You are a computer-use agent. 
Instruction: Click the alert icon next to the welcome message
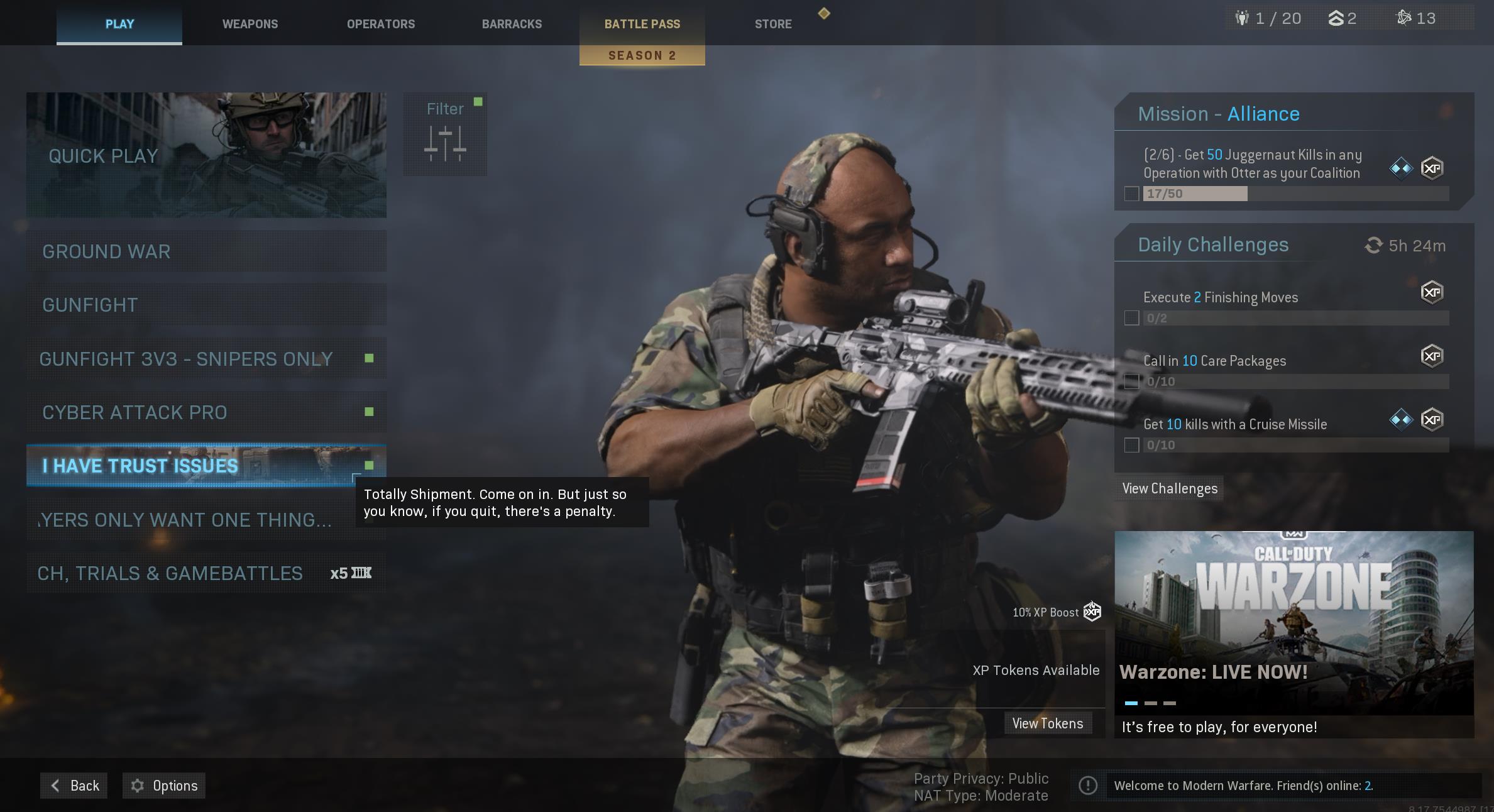click(x=1089, y=785)
